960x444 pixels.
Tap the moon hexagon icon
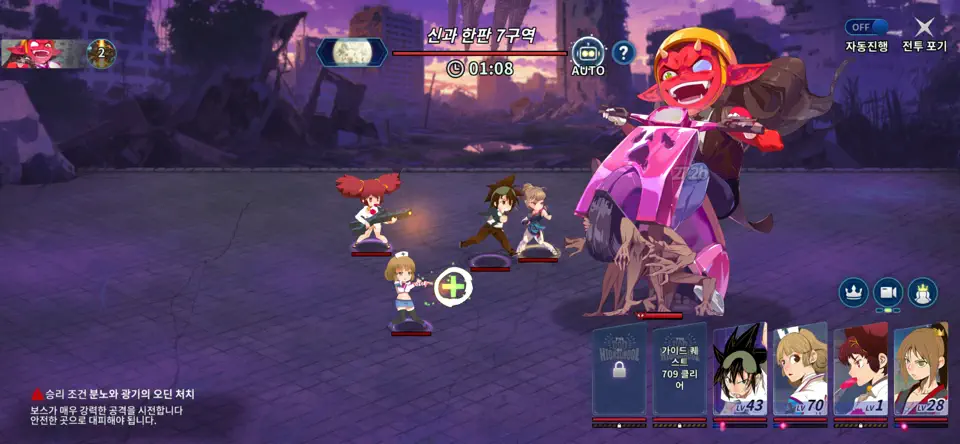[352, 52]
